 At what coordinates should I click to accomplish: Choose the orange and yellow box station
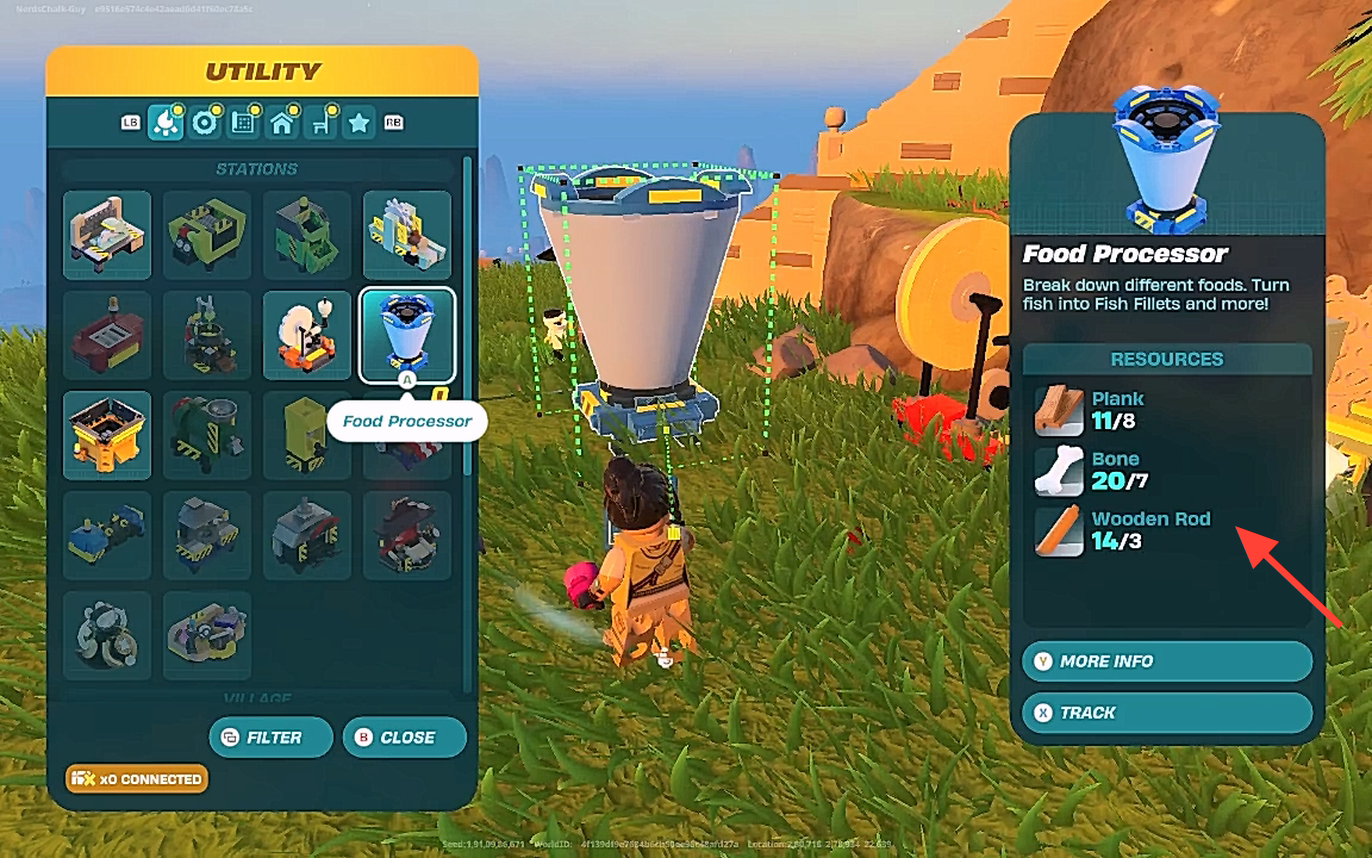click(107, 435)
